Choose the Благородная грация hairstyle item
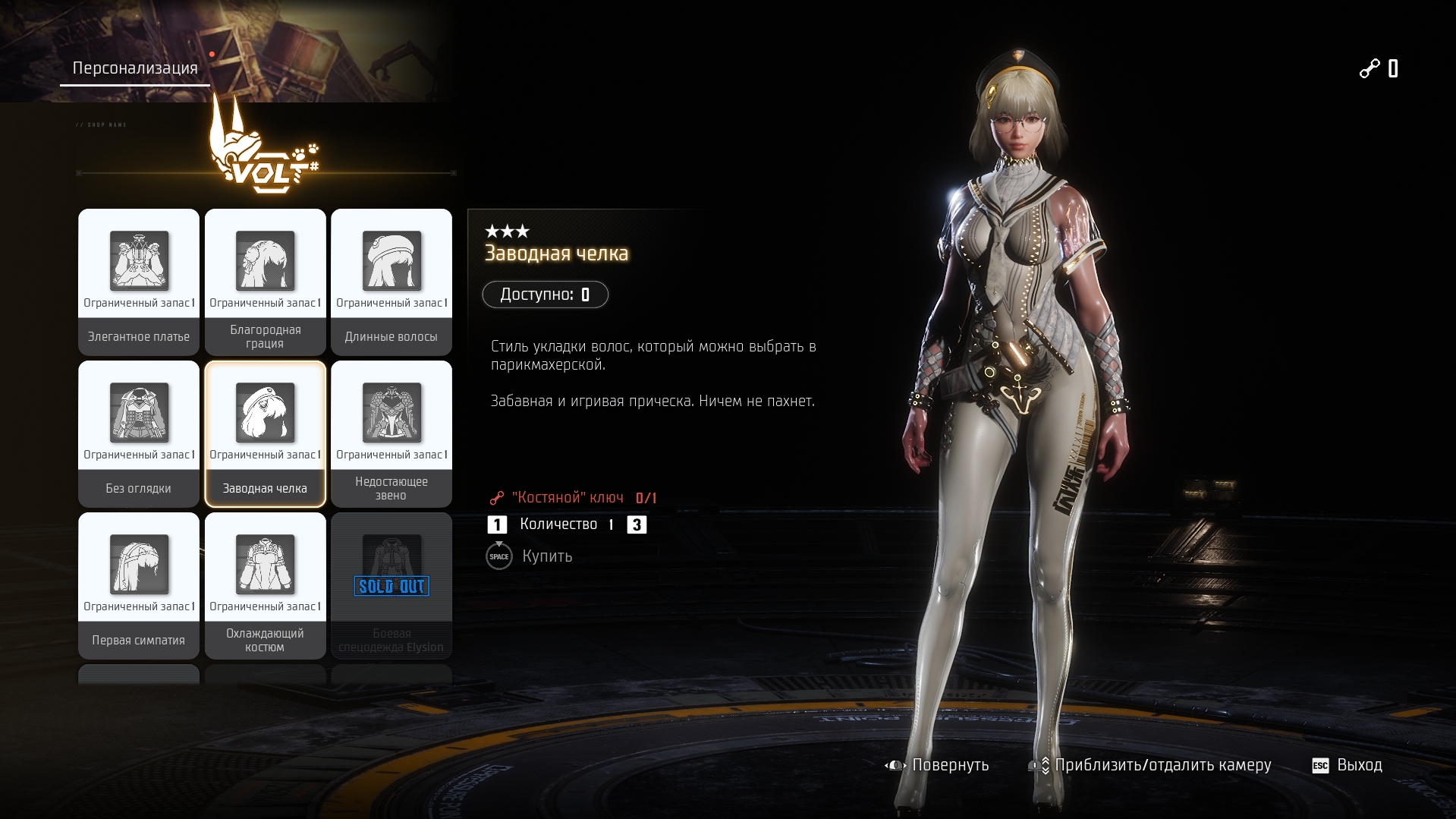This screenshot has width=1456, height=819. pos(265,282)
